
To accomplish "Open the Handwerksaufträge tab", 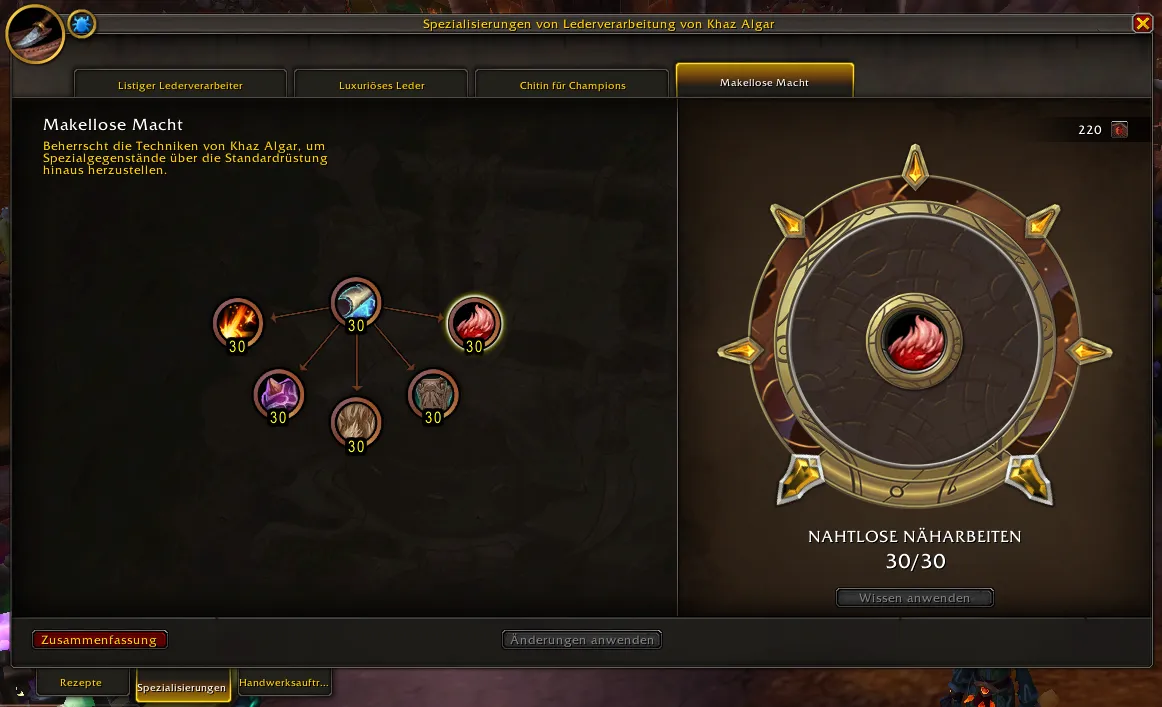I will click(x=284, y=683).
